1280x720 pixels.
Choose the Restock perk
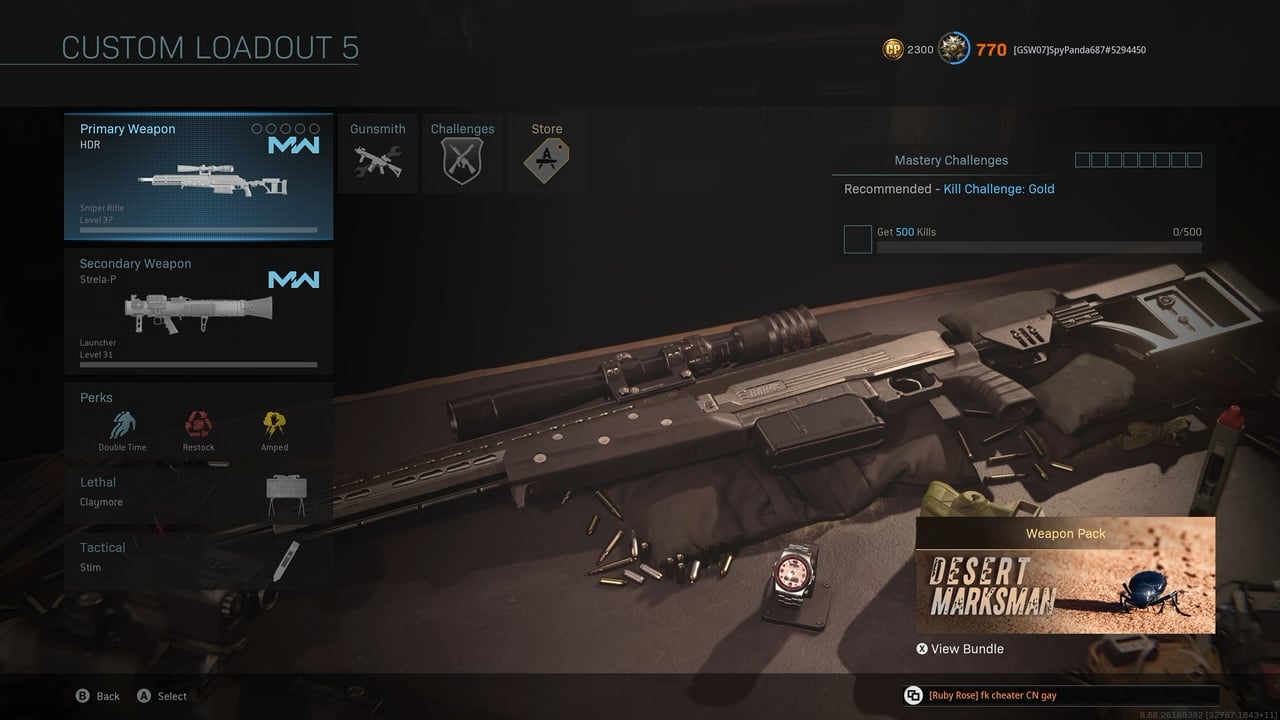click(198, 429)
